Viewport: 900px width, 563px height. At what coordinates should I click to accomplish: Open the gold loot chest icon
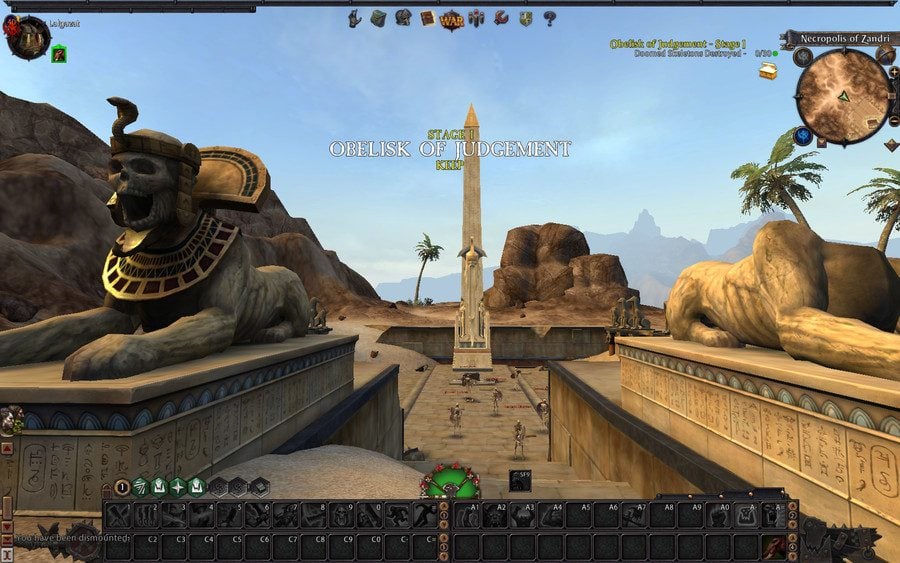768,71
